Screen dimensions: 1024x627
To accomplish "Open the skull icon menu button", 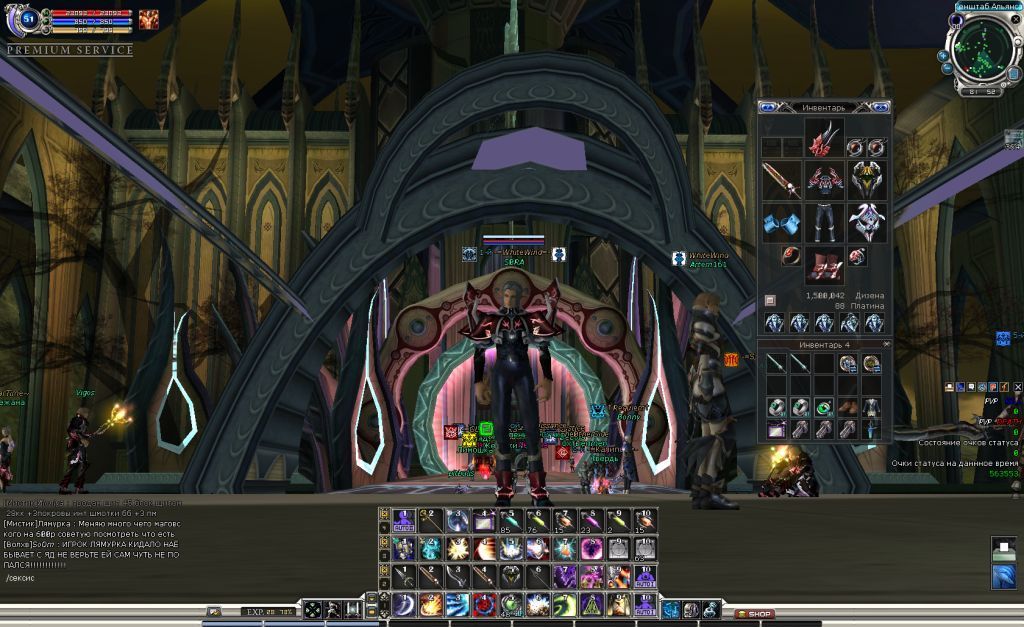I will (691, 609).
